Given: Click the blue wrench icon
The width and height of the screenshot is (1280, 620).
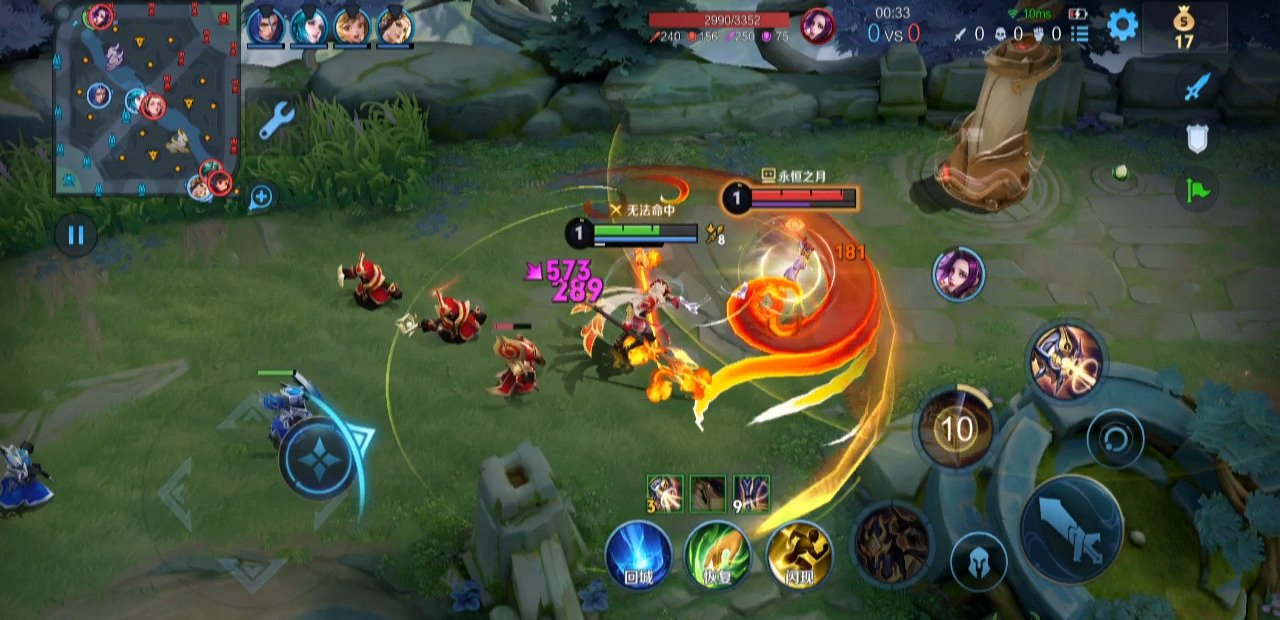Looking at the screenshot, I should pos(276,121).
